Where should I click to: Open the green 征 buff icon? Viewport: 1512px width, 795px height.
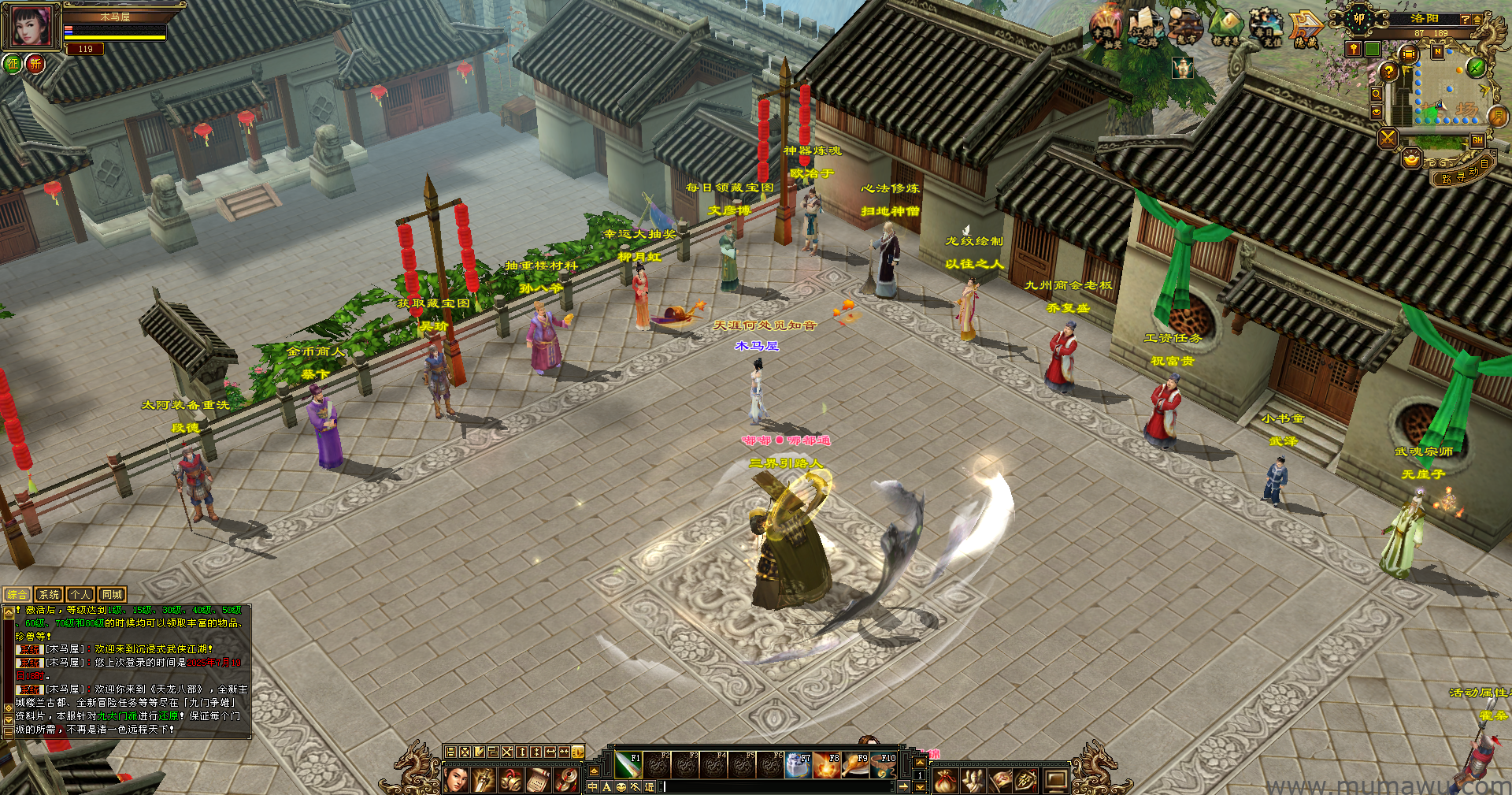(13, 64)
